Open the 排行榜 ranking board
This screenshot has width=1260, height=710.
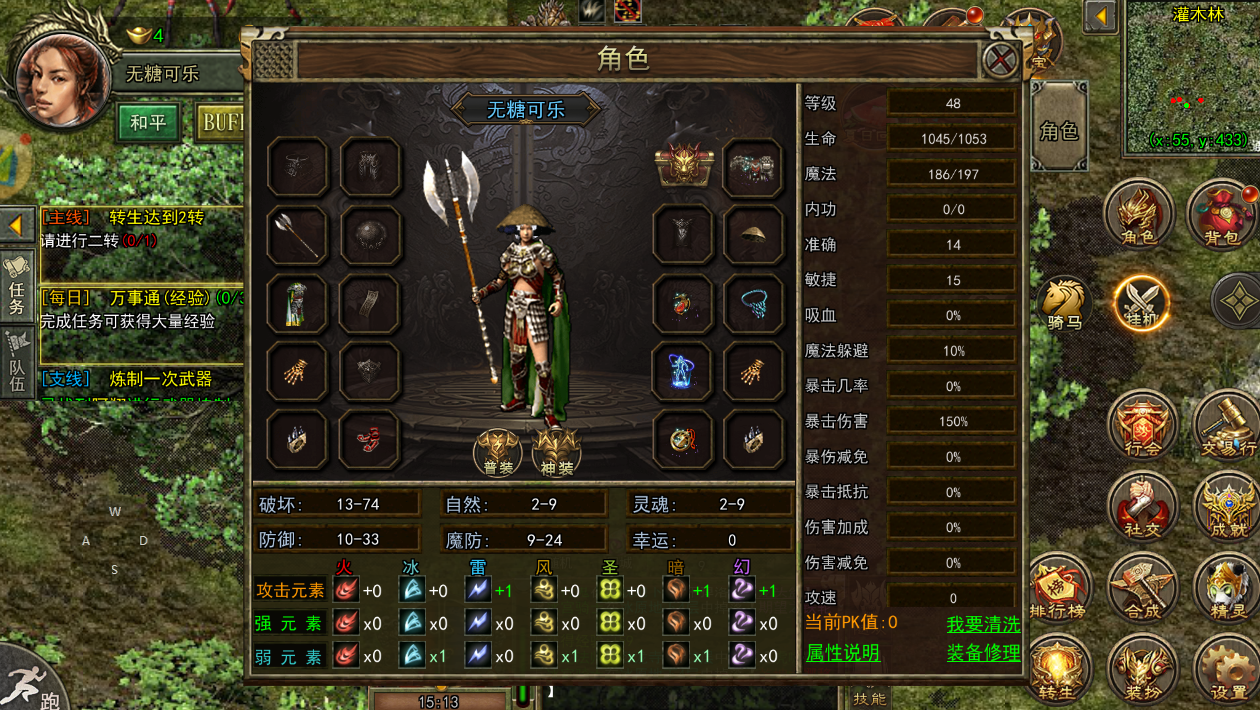tap(1058, 588)
